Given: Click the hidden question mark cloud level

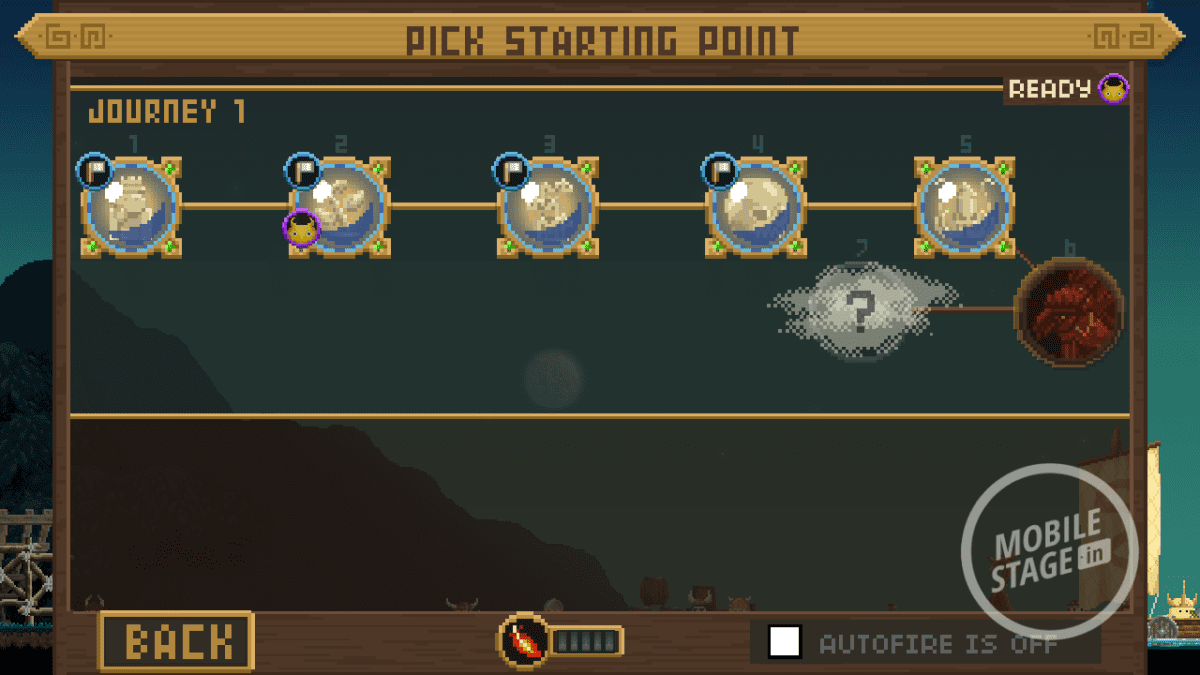Looking at the screenshot, I should click(x=860, y=311).
